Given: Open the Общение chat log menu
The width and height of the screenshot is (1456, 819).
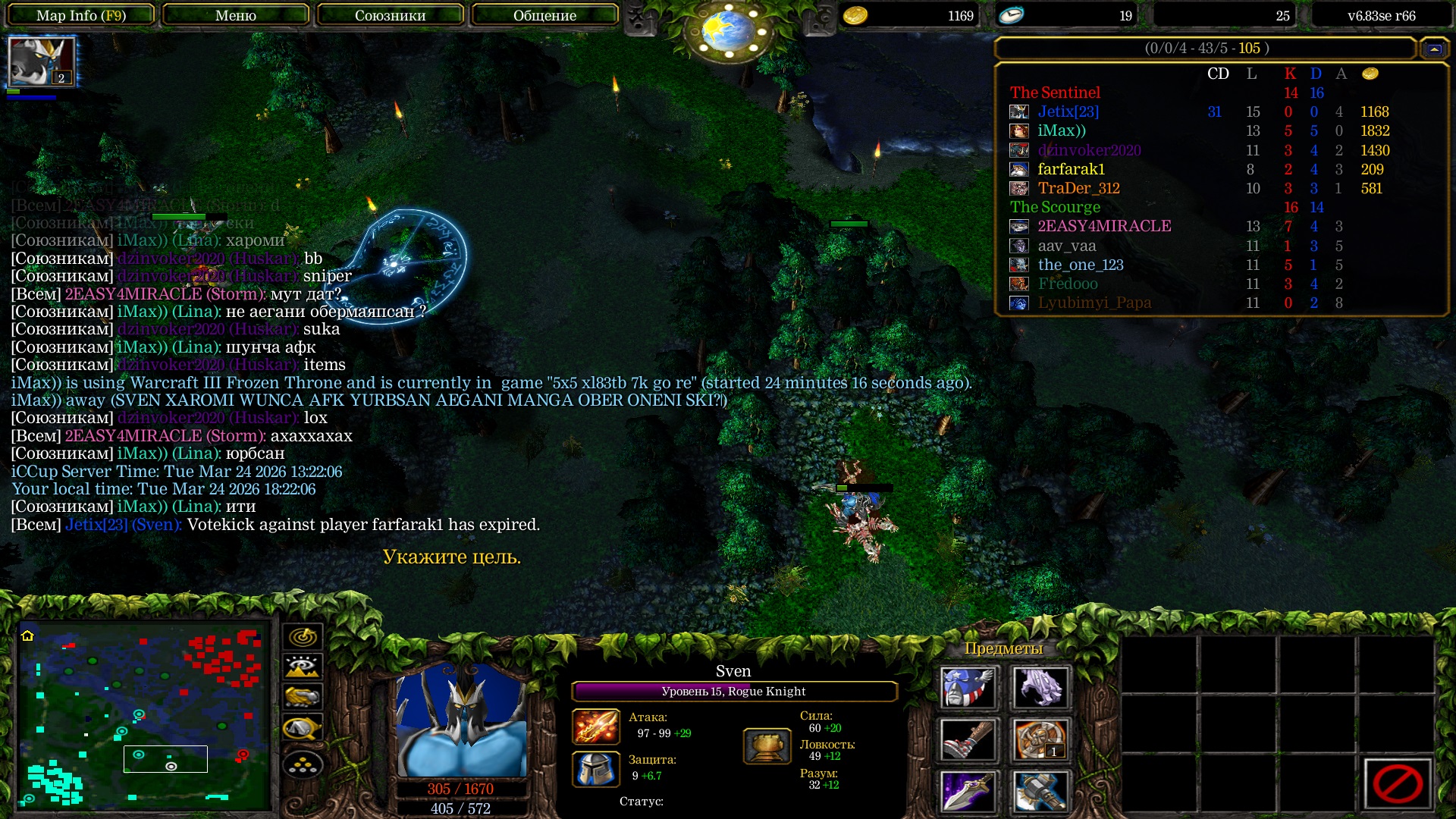Looking at the screenshot, I should click(544, 15).
